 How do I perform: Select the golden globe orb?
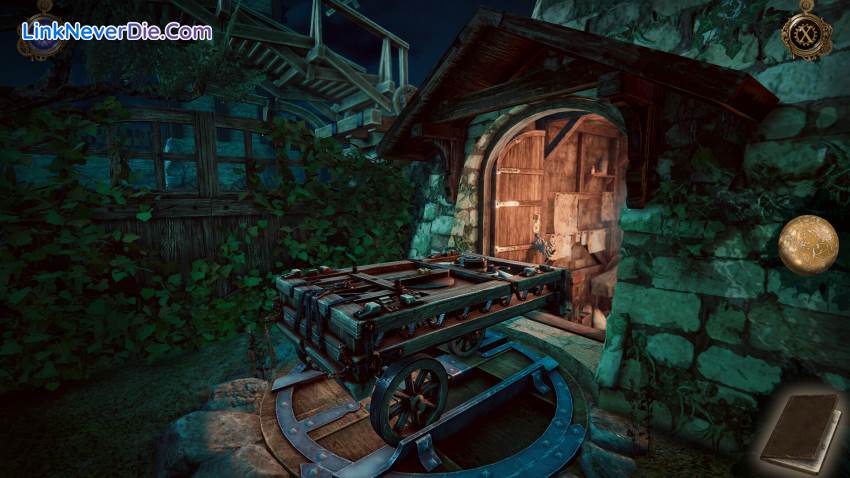808,244
